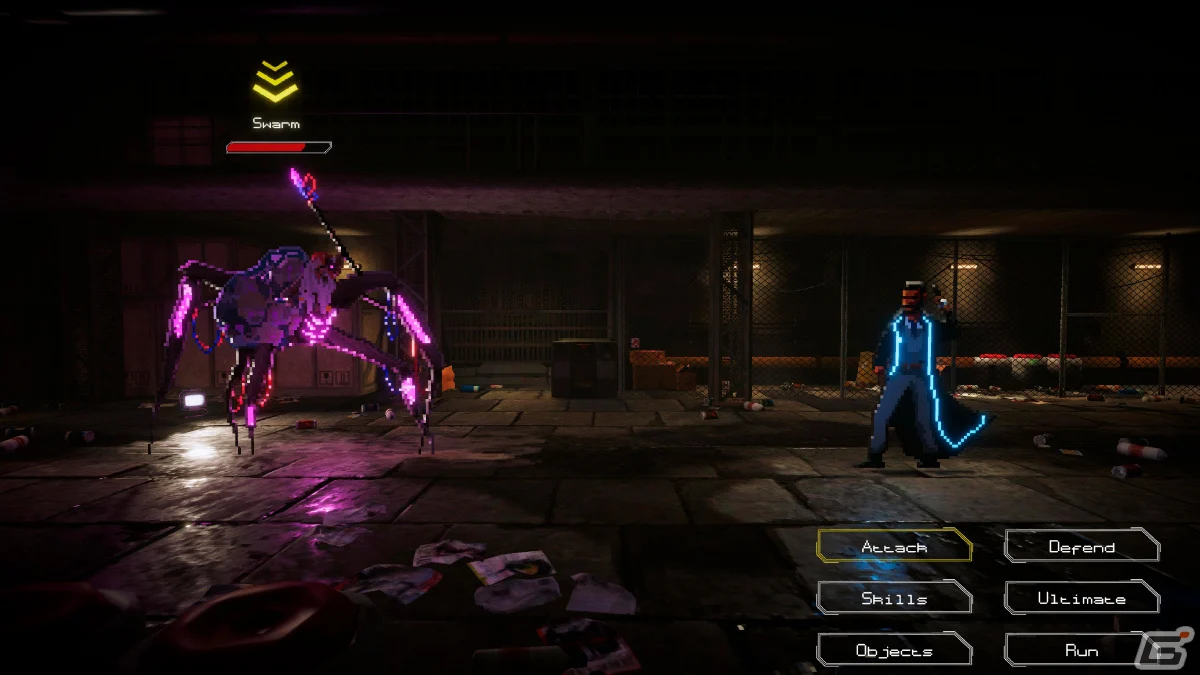Viewport: 1200px width, 675px height.
Task: Choose the Attack command
Action: 894,546
